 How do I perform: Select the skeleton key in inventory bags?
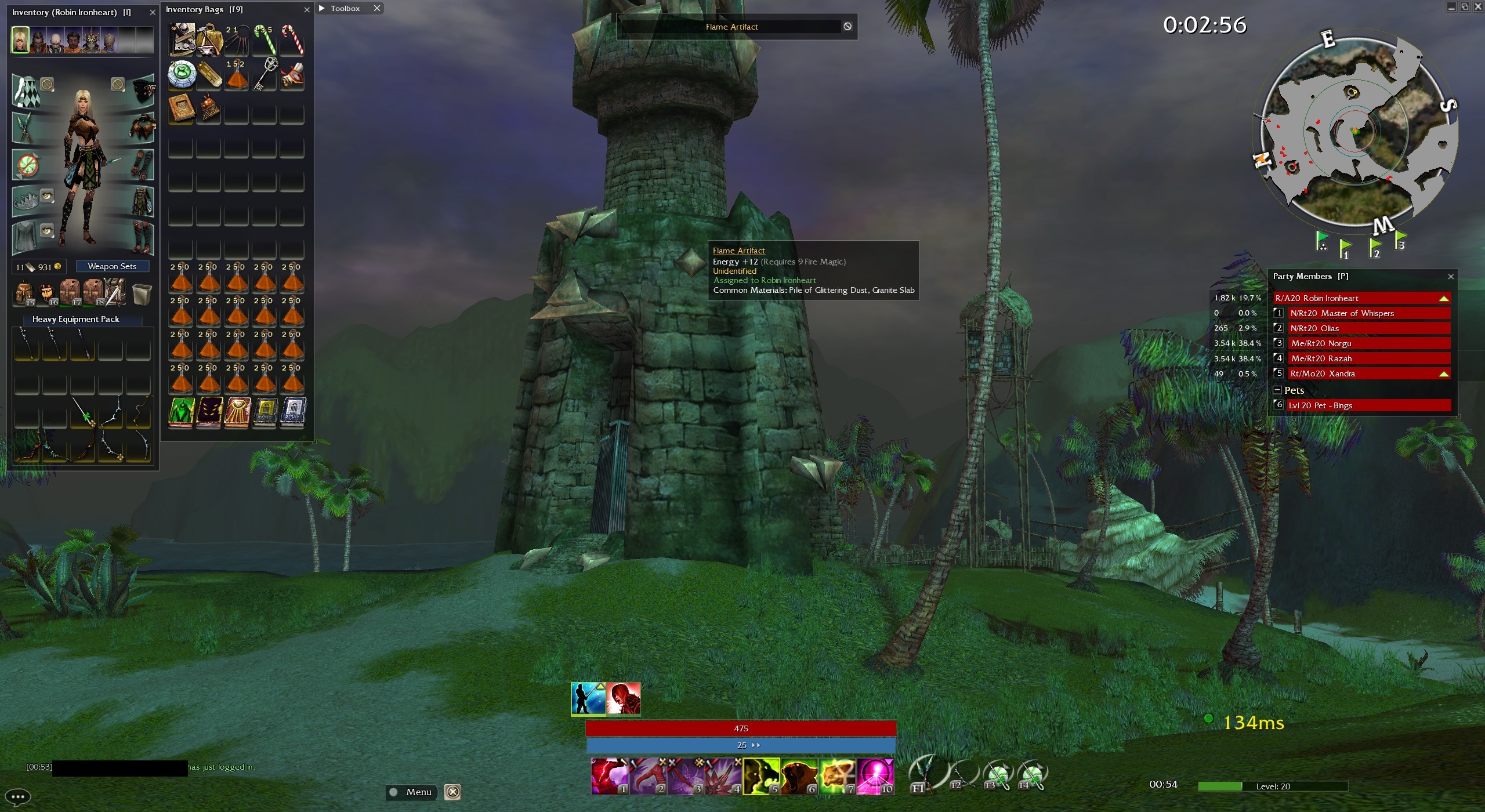[265, 74]
